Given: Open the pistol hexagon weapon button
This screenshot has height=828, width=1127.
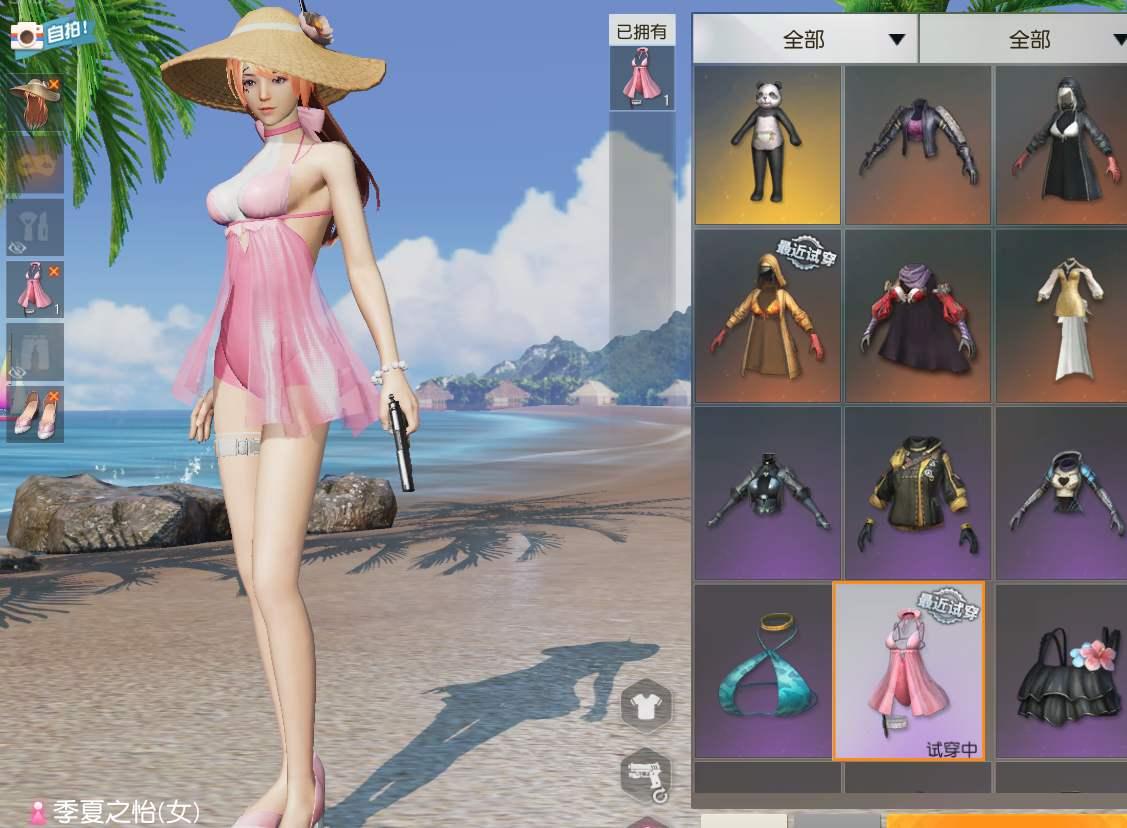Looking at the screenshot, I should click(646, 774).
